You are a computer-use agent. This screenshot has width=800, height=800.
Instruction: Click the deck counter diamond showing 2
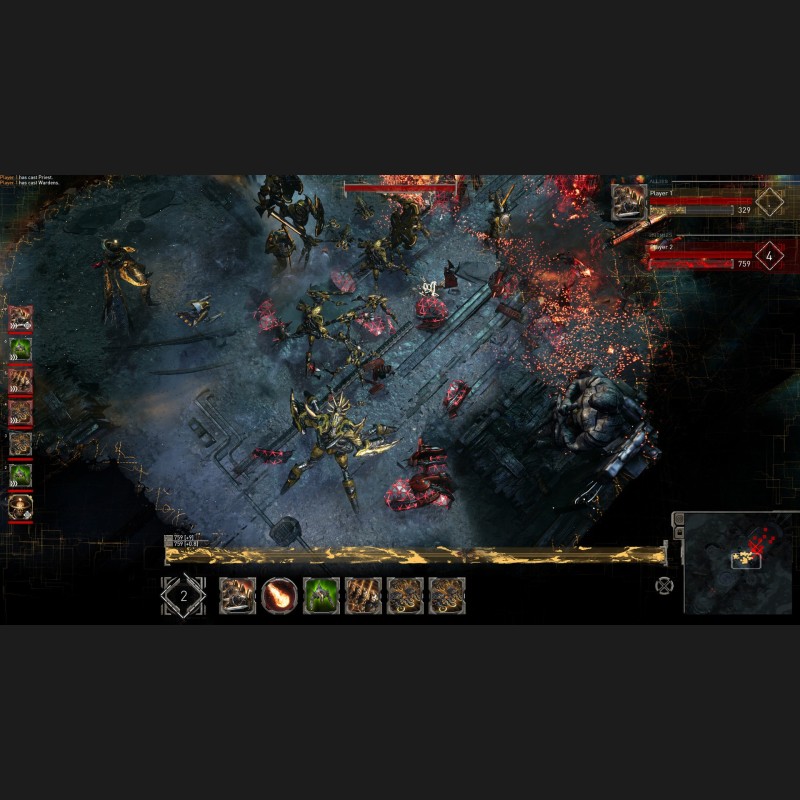[x=183, y=596]
